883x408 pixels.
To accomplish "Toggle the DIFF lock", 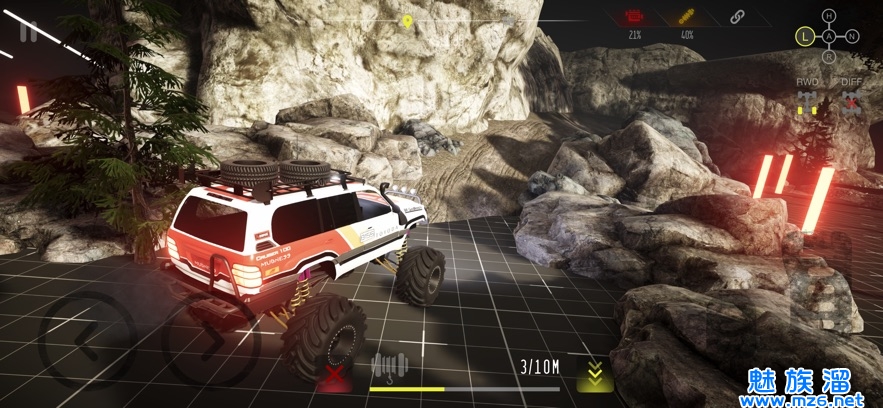I will [852, 100].
